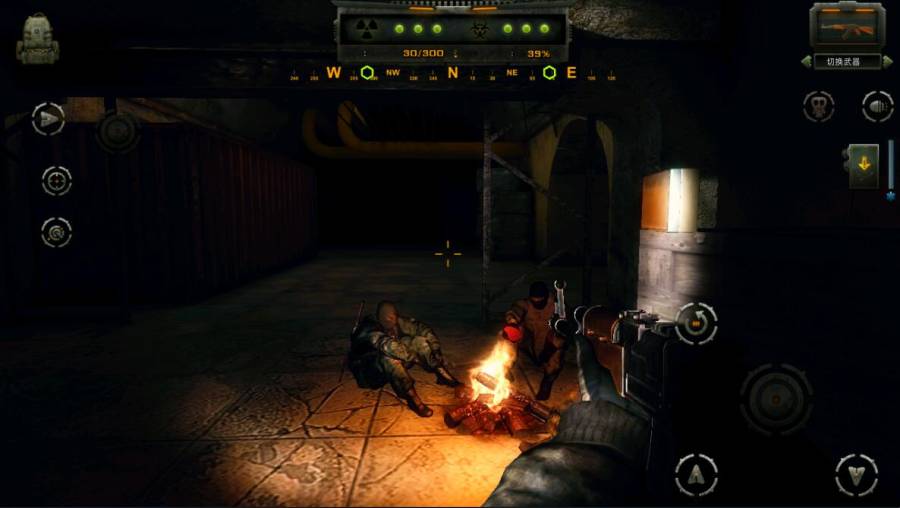Tap the spiral circle icon button
The width and height of the screenshot is (900, 508).
(56, 232)
